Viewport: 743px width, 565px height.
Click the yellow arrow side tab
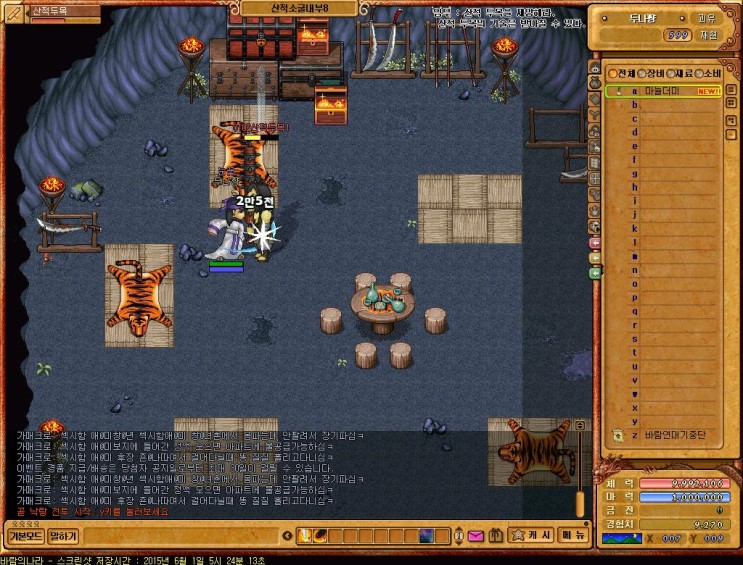tap(595, 257)
